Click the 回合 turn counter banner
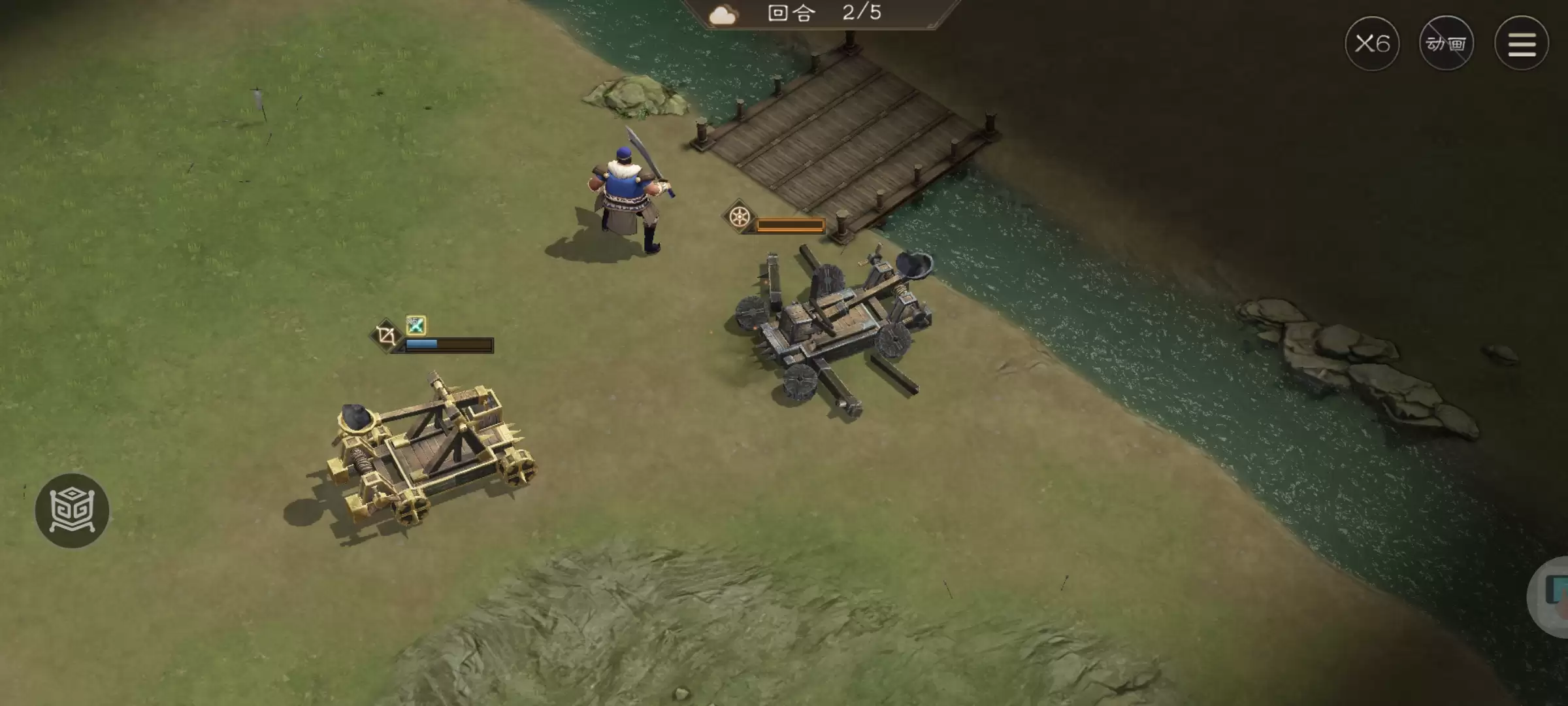 792,13
